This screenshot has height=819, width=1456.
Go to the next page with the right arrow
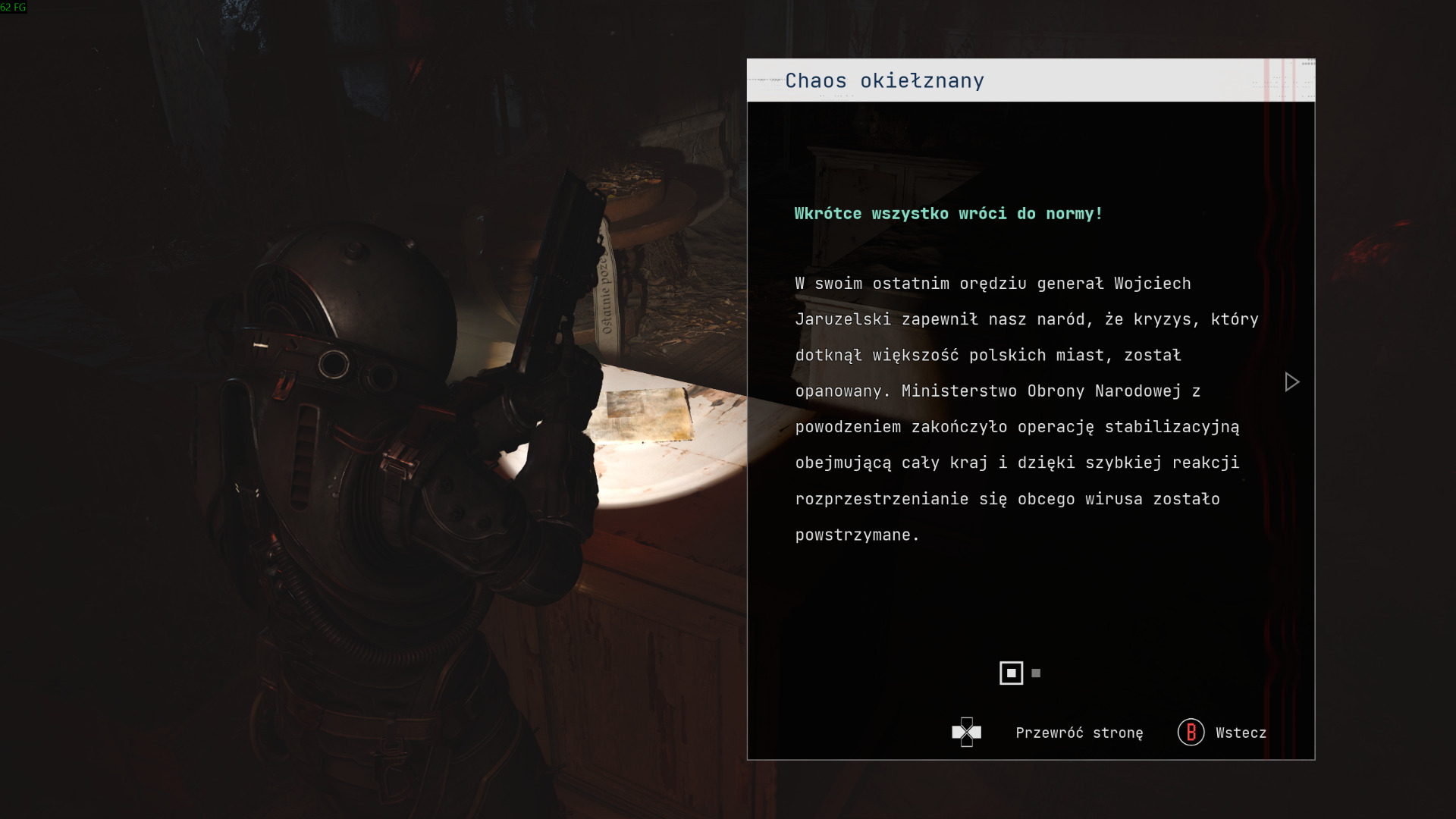(x=1291, y=382)
